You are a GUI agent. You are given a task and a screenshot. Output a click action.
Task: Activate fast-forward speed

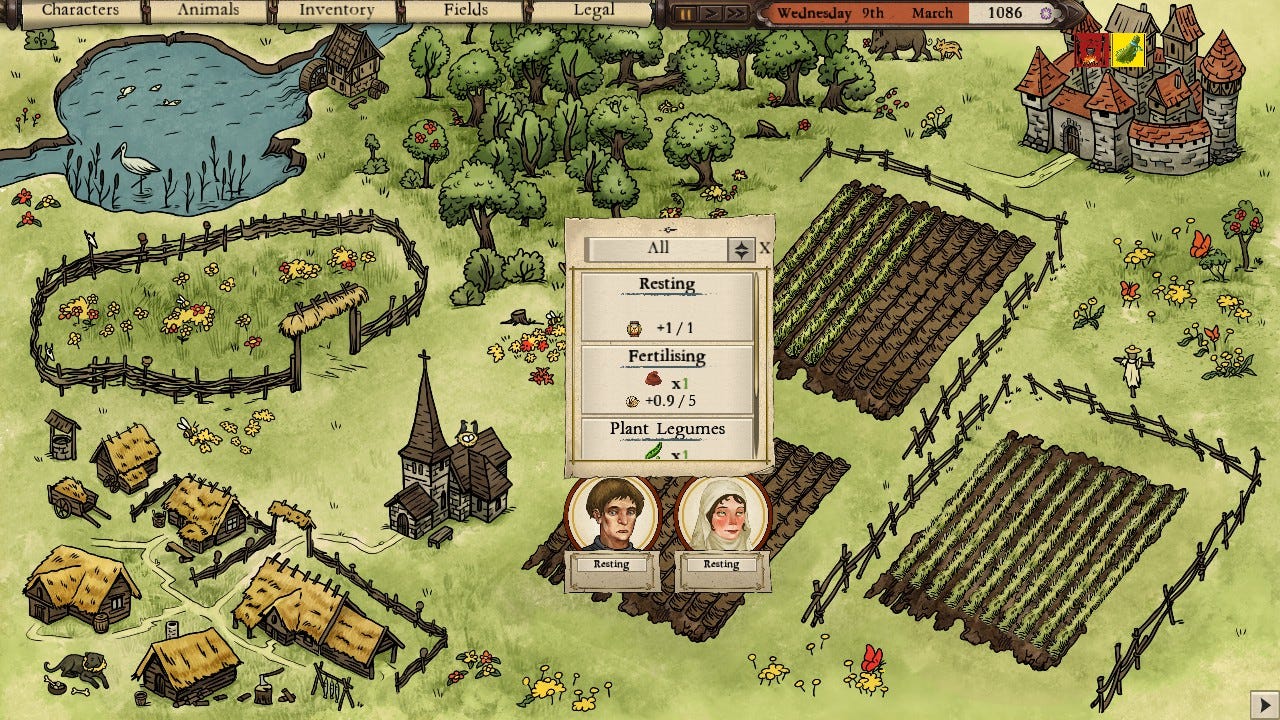(x=736, y=14)
